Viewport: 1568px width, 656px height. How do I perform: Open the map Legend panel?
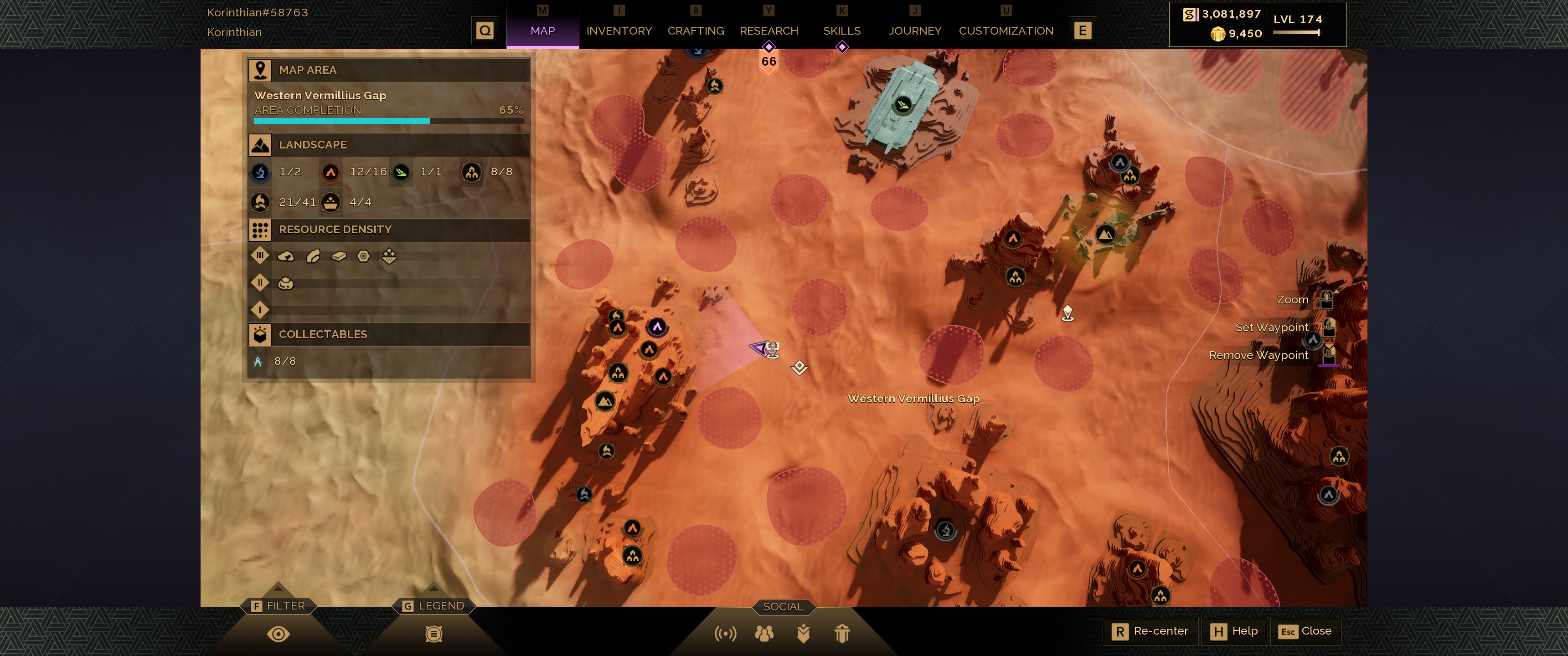433,634
